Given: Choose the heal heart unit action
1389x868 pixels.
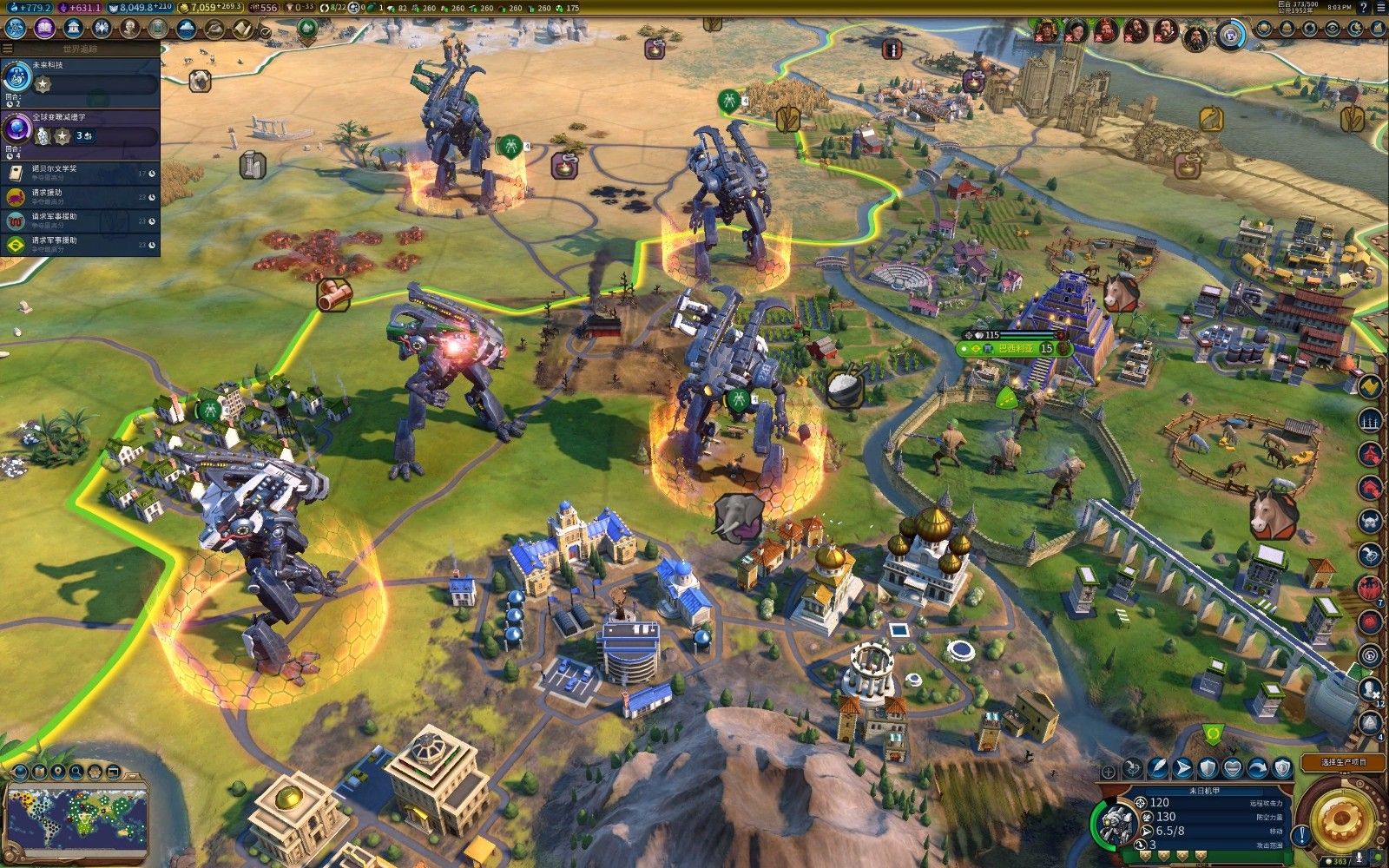Looking at the screenshot, I should point(1233,767).
